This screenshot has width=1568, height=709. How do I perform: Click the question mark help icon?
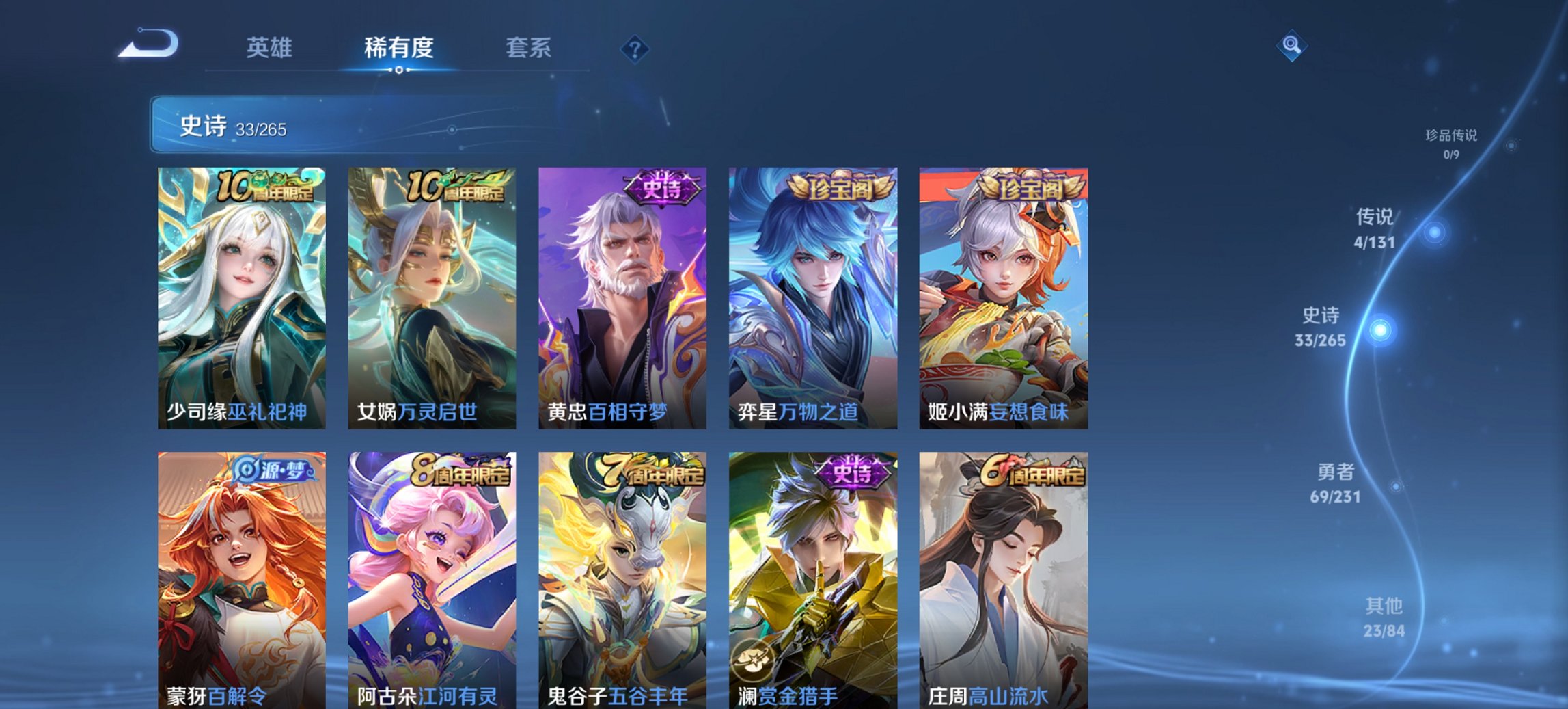(635, 49)
